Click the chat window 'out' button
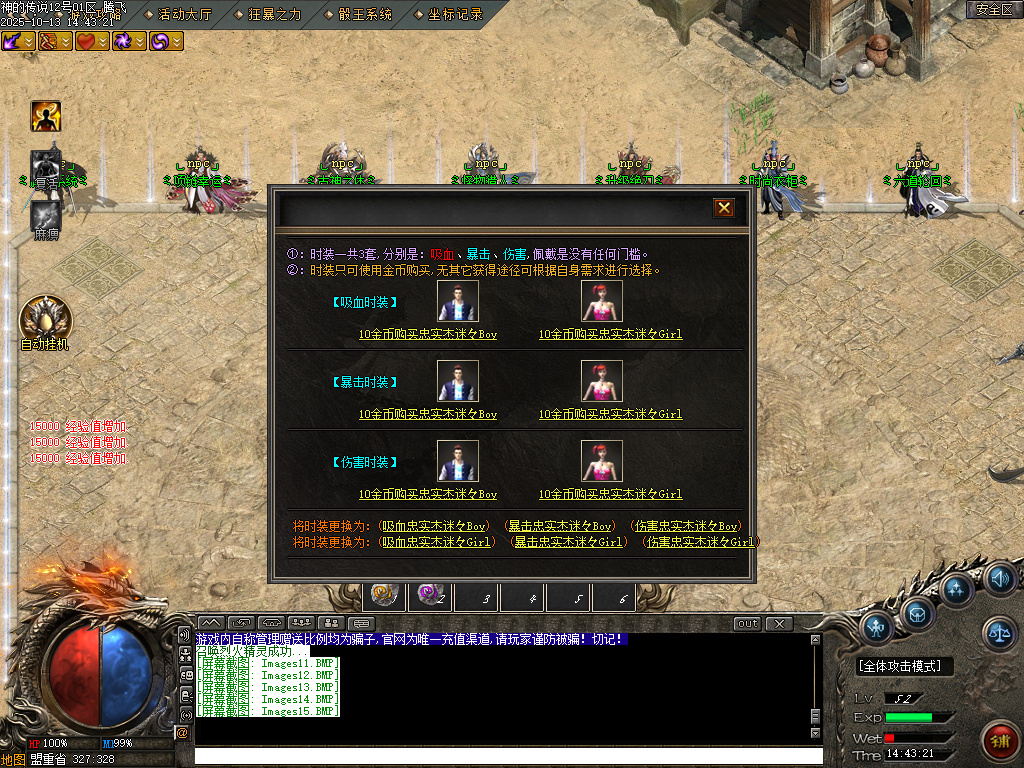The width and height of the screenshot is (1024, 768). 747,624
